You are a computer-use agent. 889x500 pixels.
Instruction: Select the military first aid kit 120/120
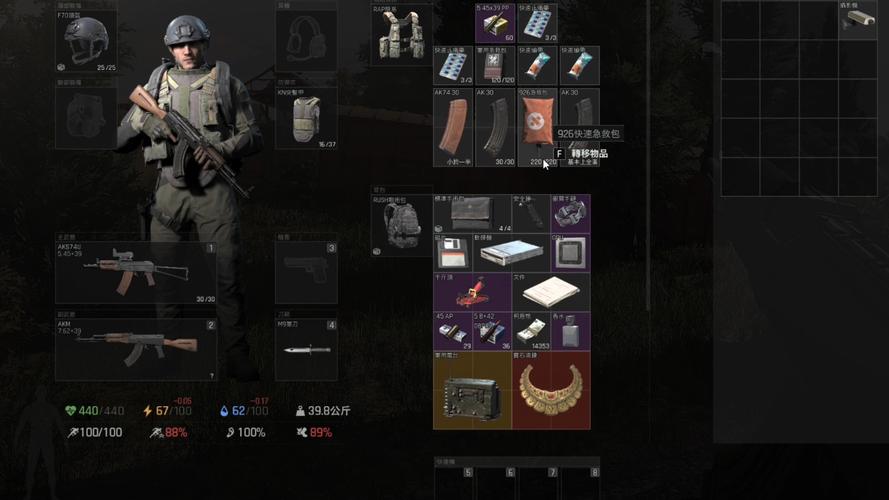(492, 67)
